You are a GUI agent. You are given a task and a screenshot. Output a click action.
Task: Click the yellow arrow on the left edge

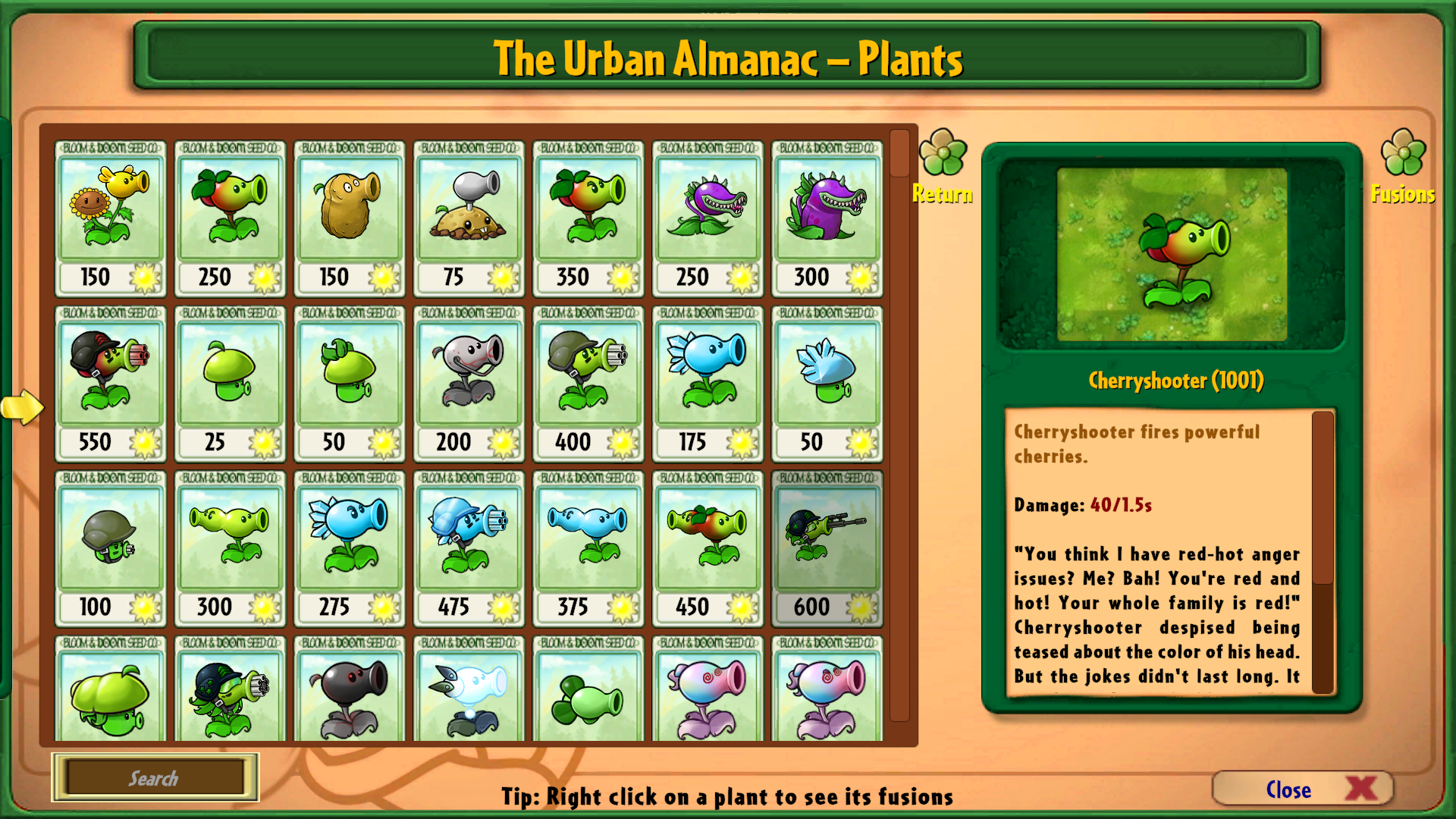[x=22, y=407]
